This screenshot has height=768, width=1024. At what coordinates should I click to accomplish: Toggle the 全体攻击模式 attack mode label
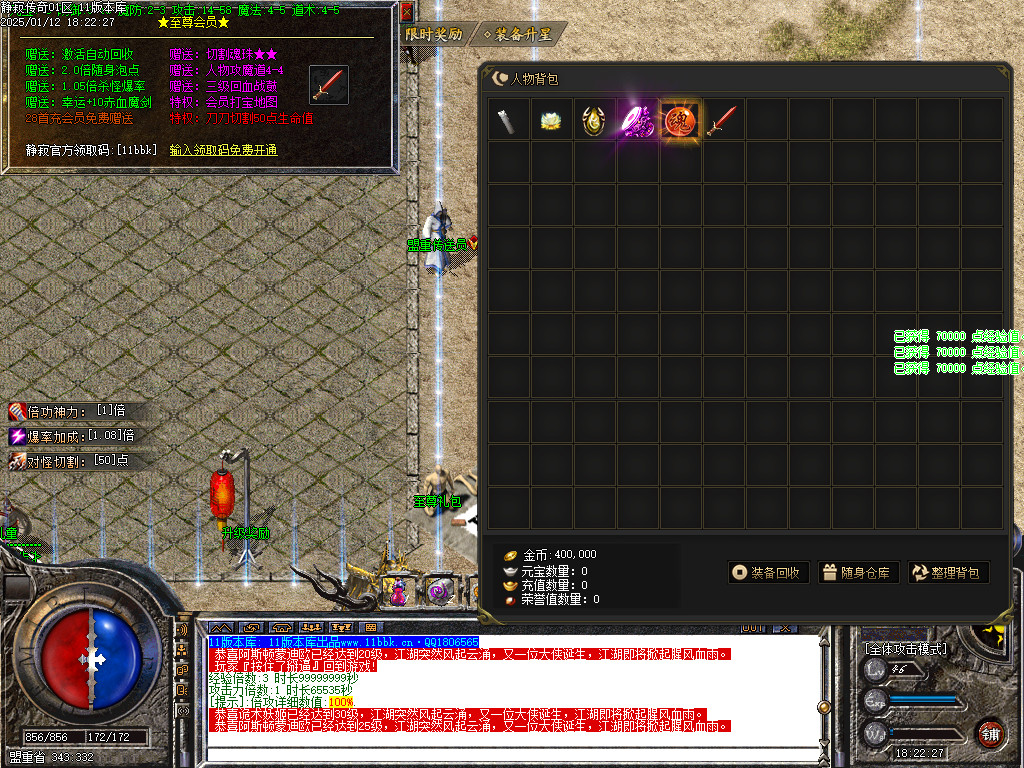(905, 649)
